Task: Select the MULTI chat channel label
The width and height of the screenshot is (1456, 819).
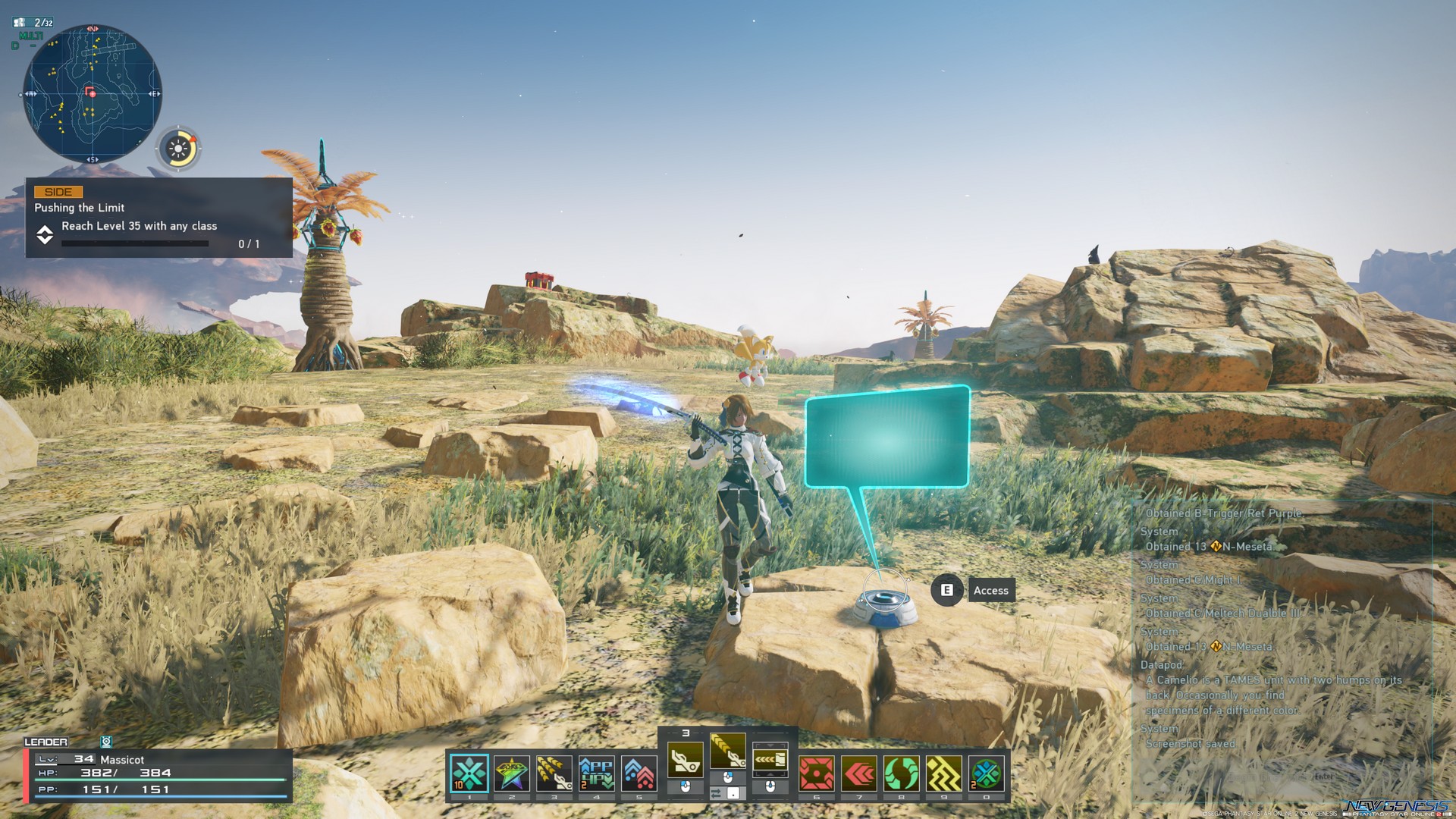Action: tap(31, 36)
